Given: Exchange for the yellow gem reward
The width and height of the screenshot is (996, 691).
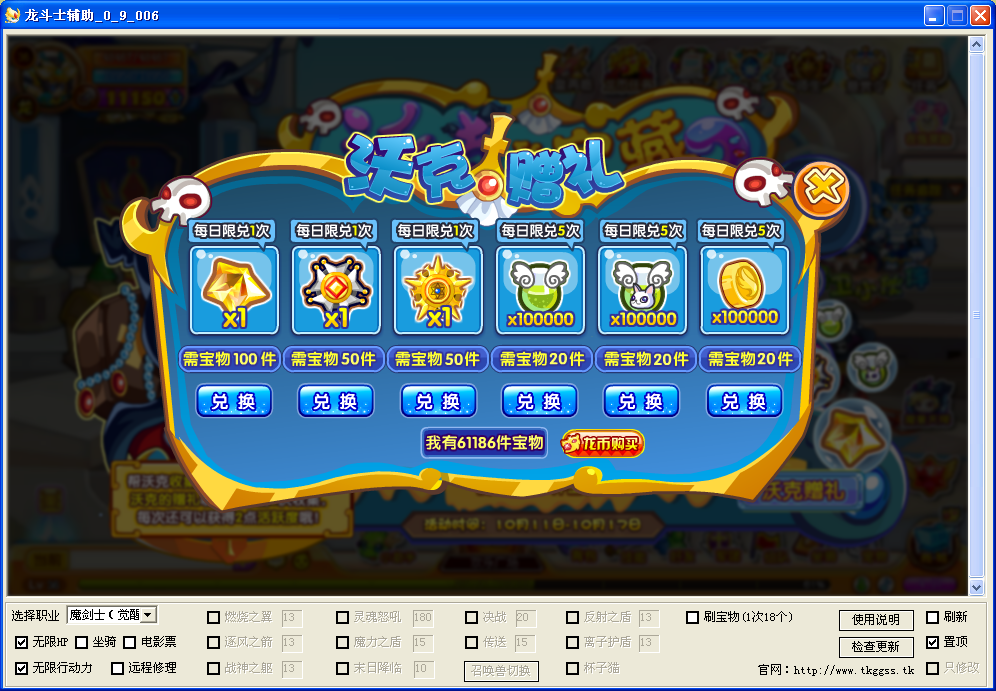Looking at the screenshot, I should tap(234, 401).
